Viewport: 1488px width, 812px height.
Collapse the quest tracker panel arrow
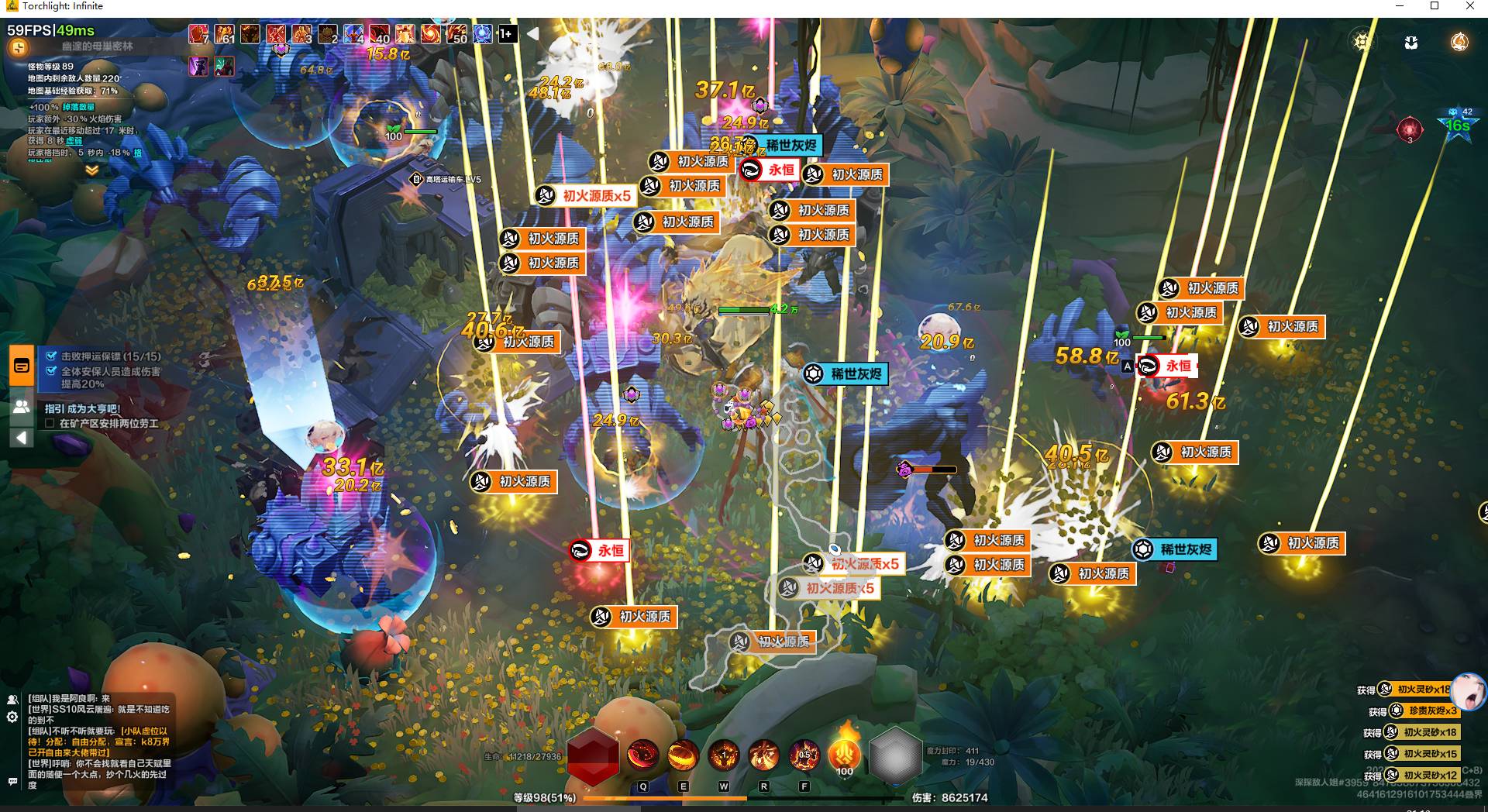click(x=22, y=438)
